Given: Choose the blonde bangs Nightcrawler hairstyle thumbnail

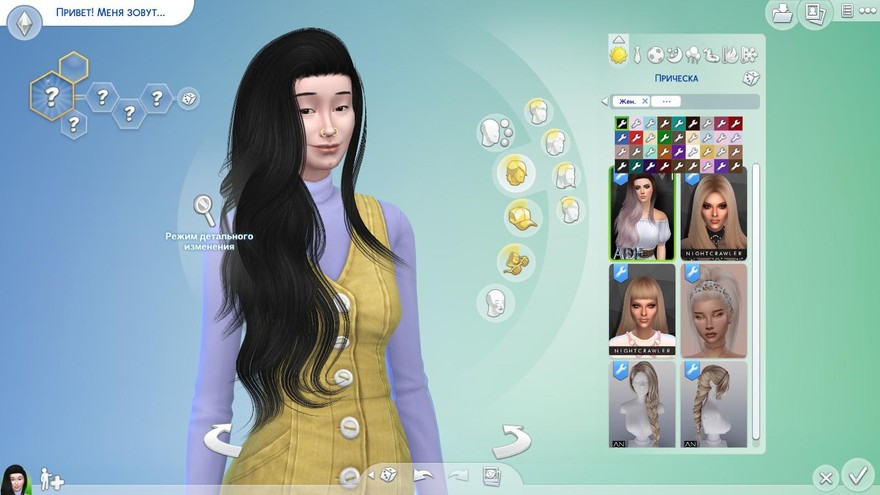Looking at the screenshot, I should 642,309.
